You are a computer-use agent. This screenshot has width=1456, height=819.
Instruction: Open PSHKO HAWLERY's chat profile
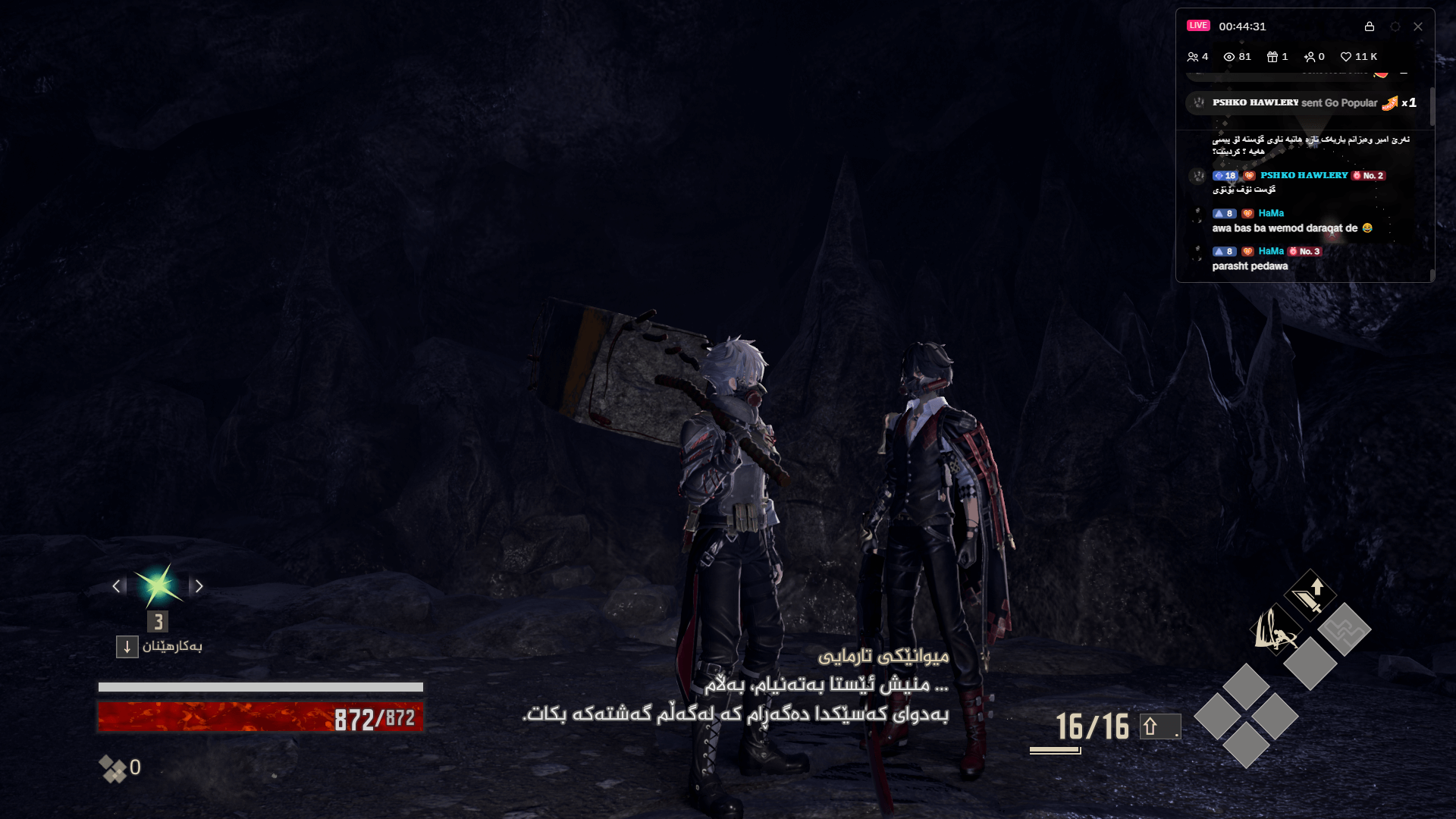coord(1302,175)
